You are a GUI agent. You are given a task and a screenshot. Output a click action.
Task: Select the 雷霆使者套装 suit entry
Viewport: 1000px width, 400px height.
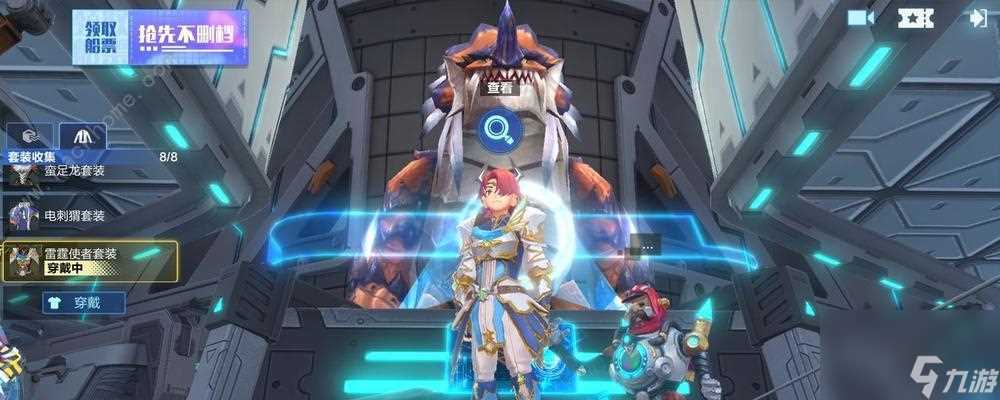coord(90,261)
